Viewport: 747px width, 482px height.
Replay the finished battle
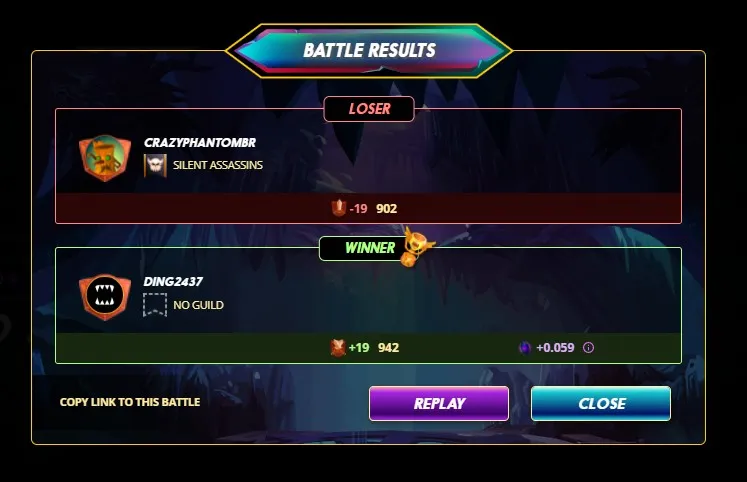point(439,404)
